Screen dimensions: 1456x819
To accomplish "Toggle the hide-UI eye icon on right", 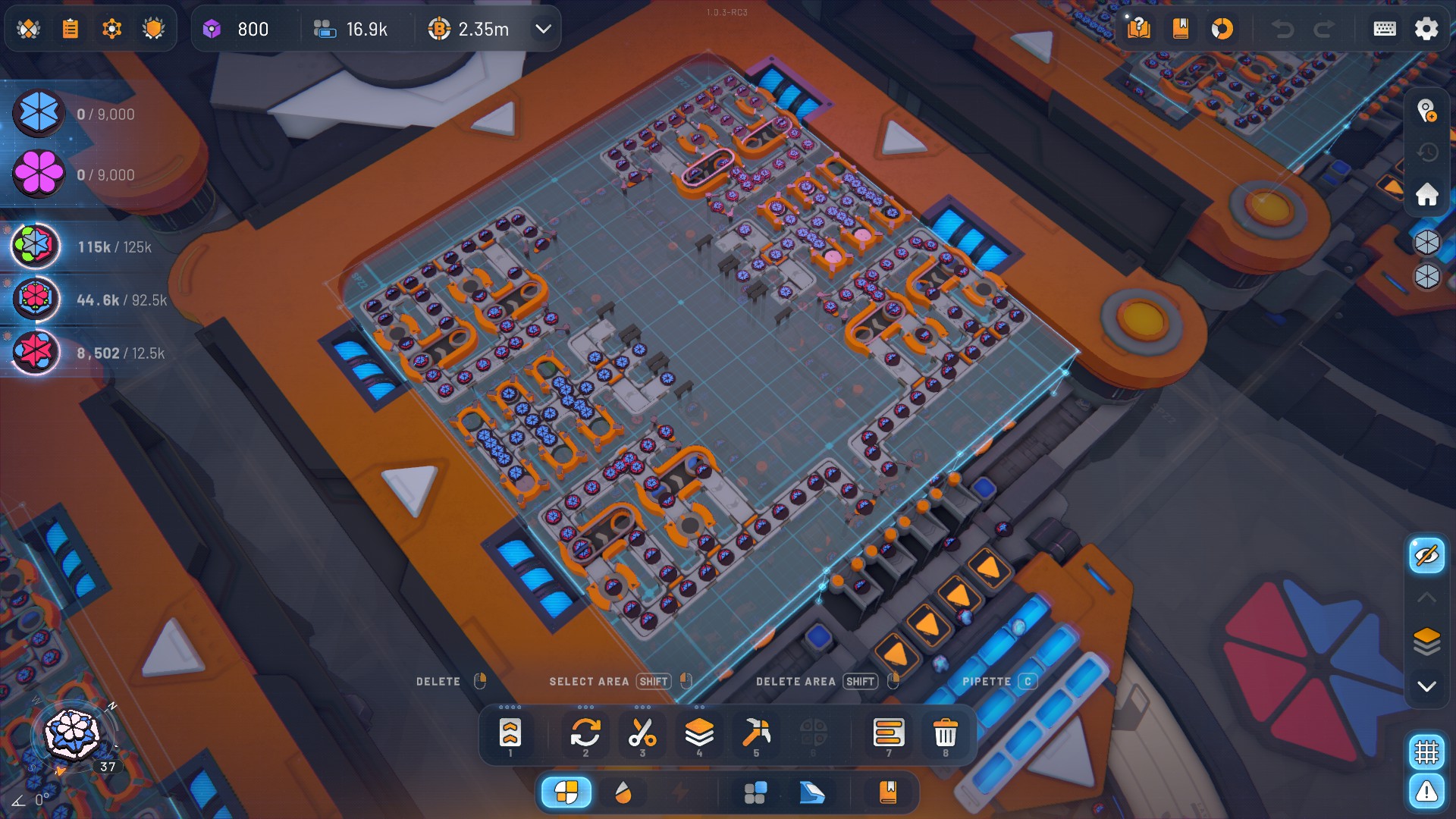I will [1426, 555].
